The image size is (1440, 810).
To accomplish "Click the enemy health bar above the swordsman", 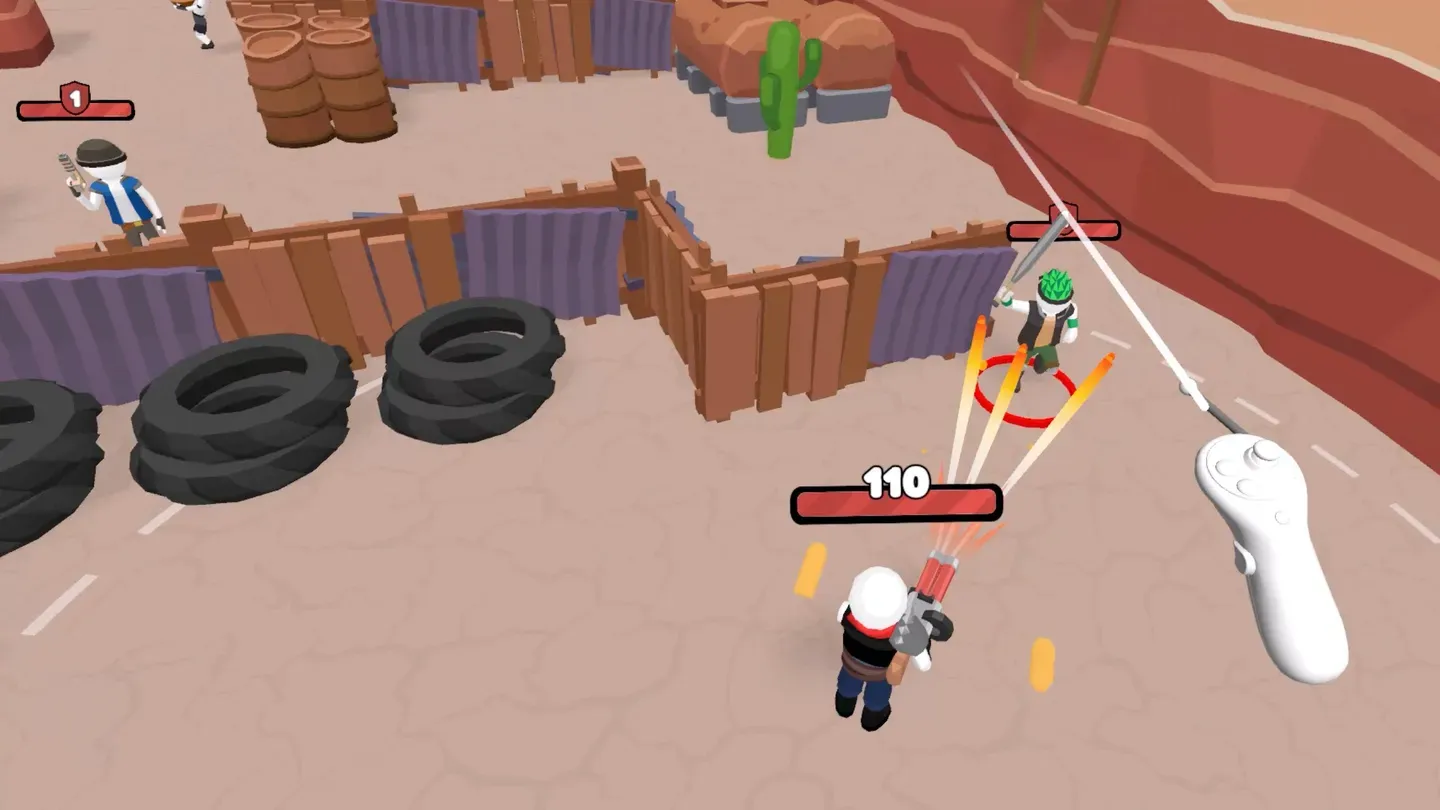I will tap(1063, 229).
